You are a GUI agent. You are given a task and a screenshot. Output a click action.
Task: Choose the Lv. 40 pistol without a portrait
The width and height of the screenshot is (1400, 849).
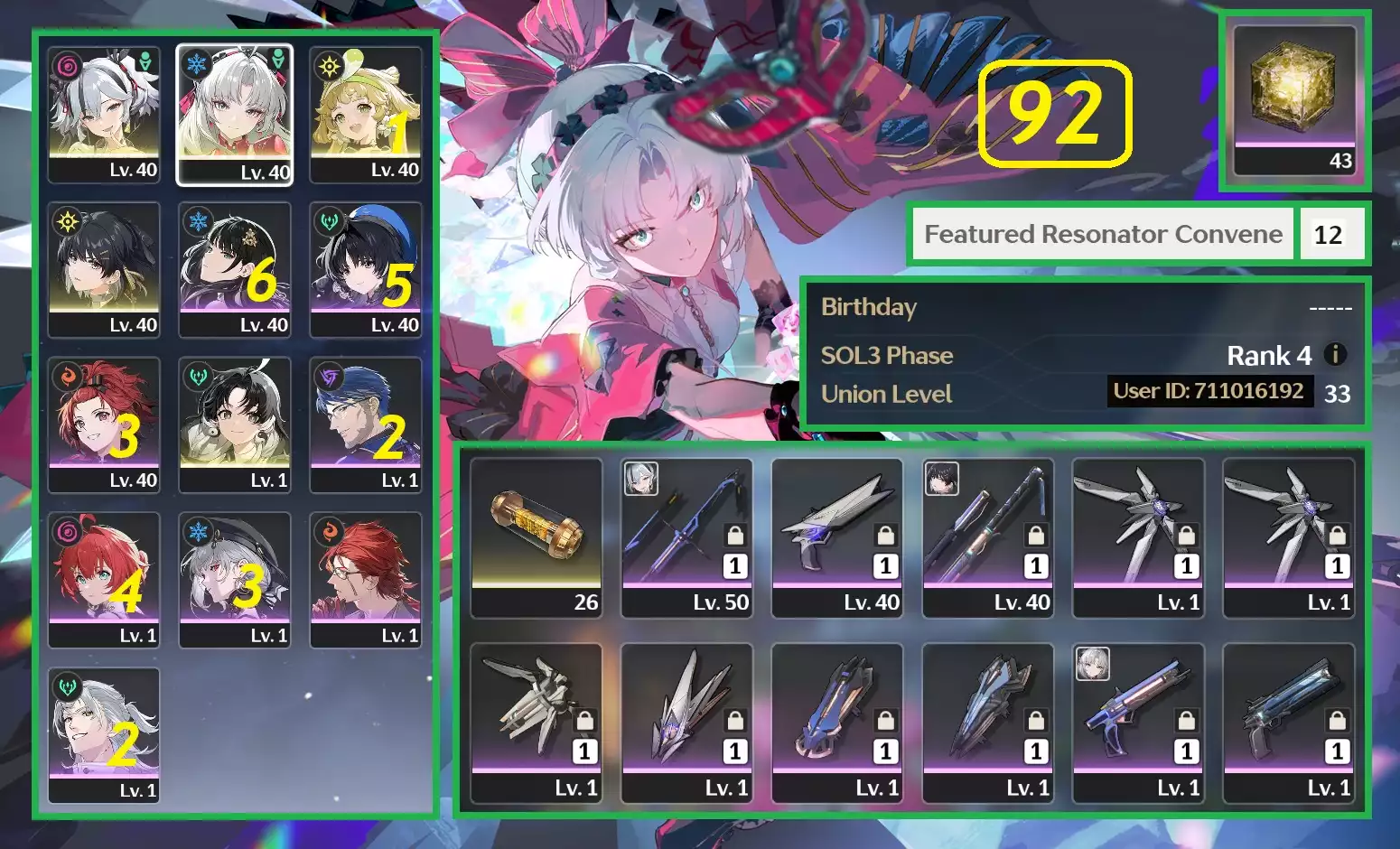click(837, 538)
